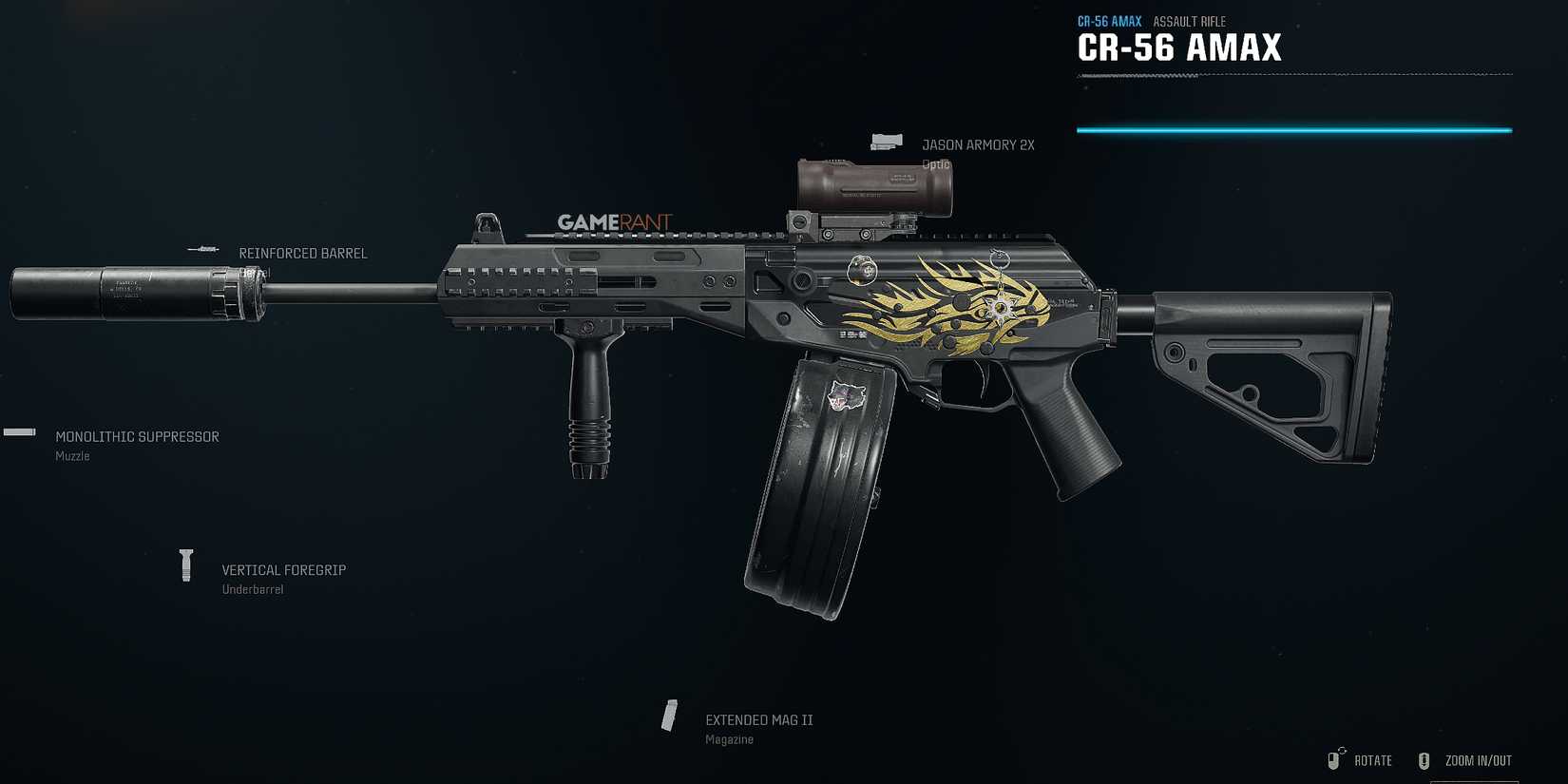Select the Monolithic Suppressor muzzle icon

pos(19,432)
